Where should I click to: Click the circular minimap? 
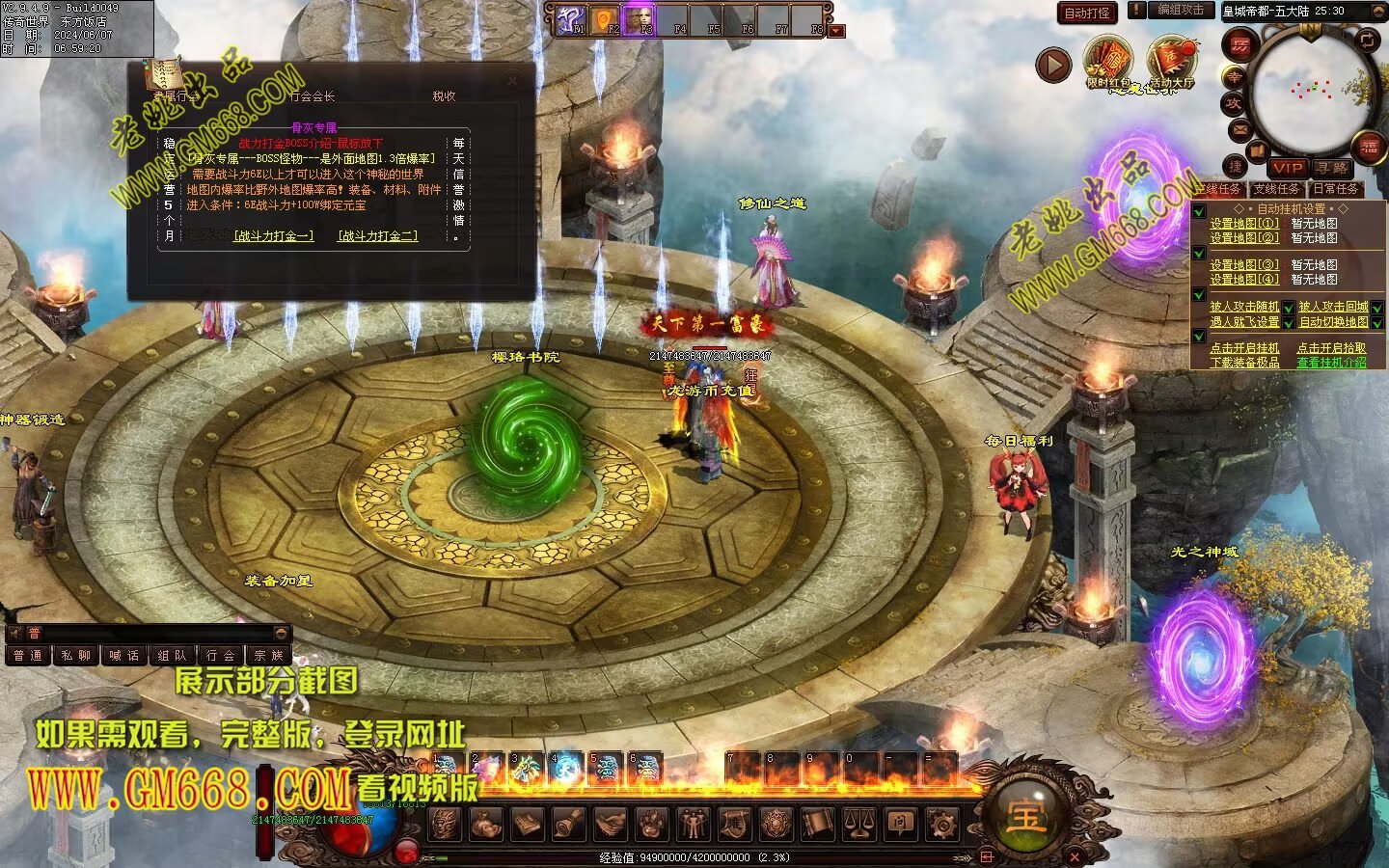click(1314, 90)
